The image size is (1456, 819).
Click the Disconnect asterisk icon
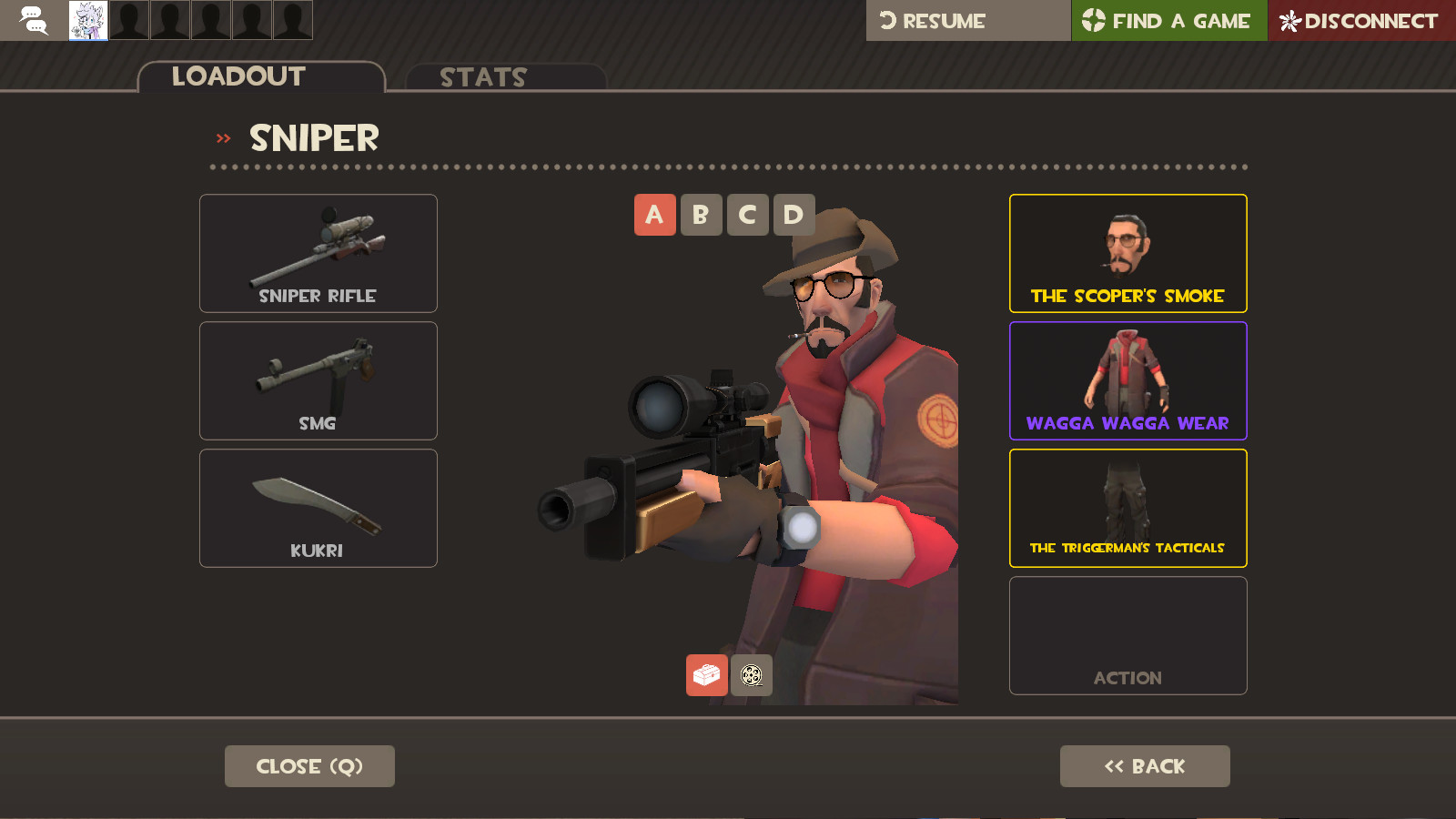tap(1289, 18)
